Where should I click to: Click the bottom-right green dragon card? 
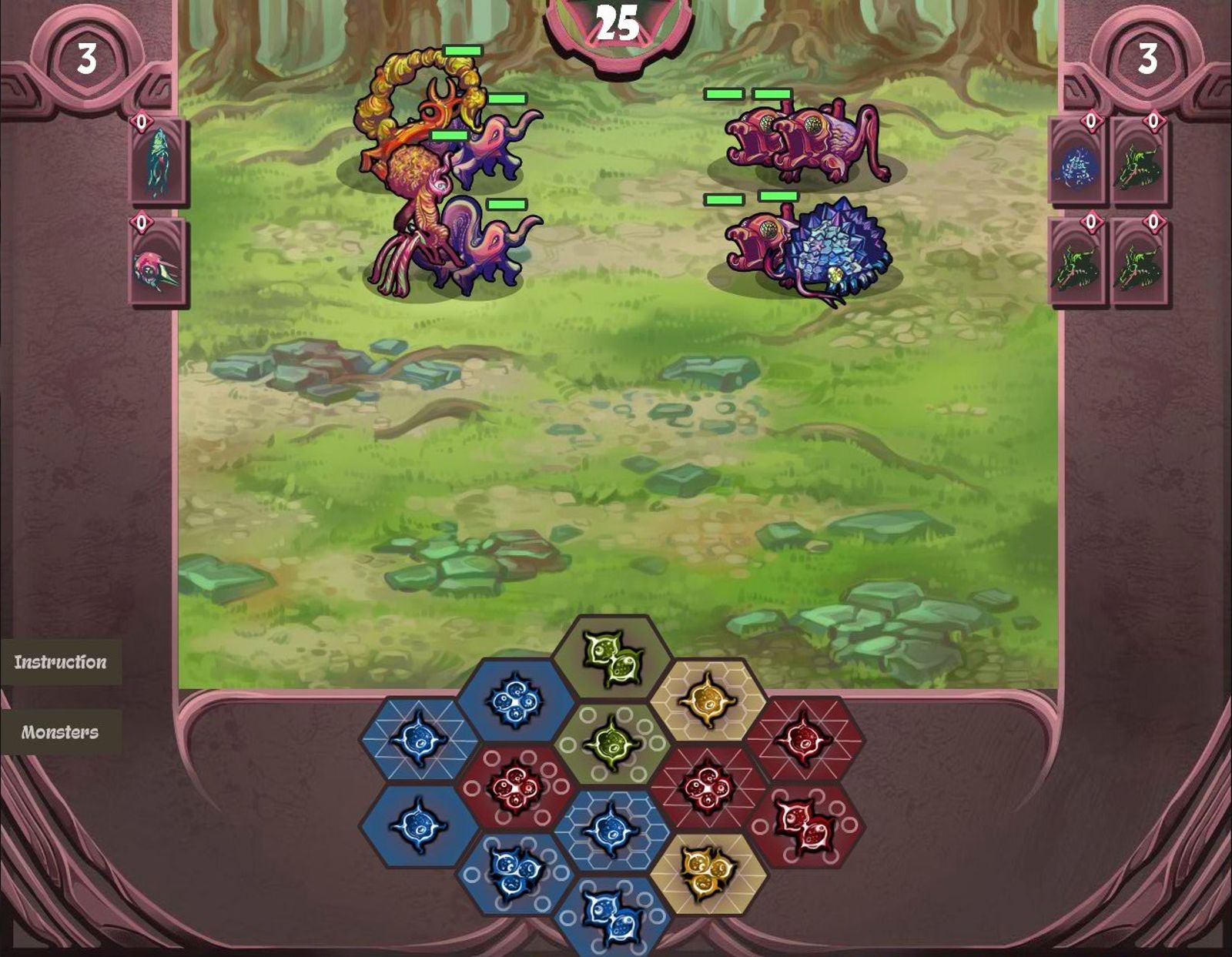[x=1141, y=266]
